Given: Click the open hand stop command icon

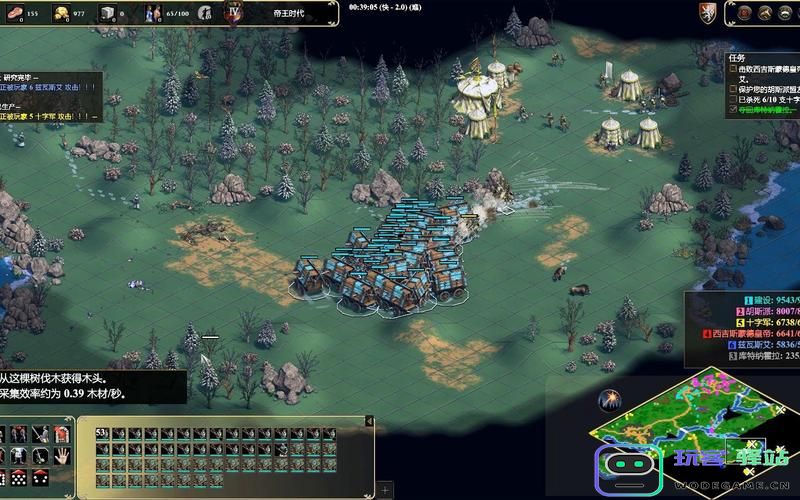Looking at the screenshot, I should tap(61, 456).
